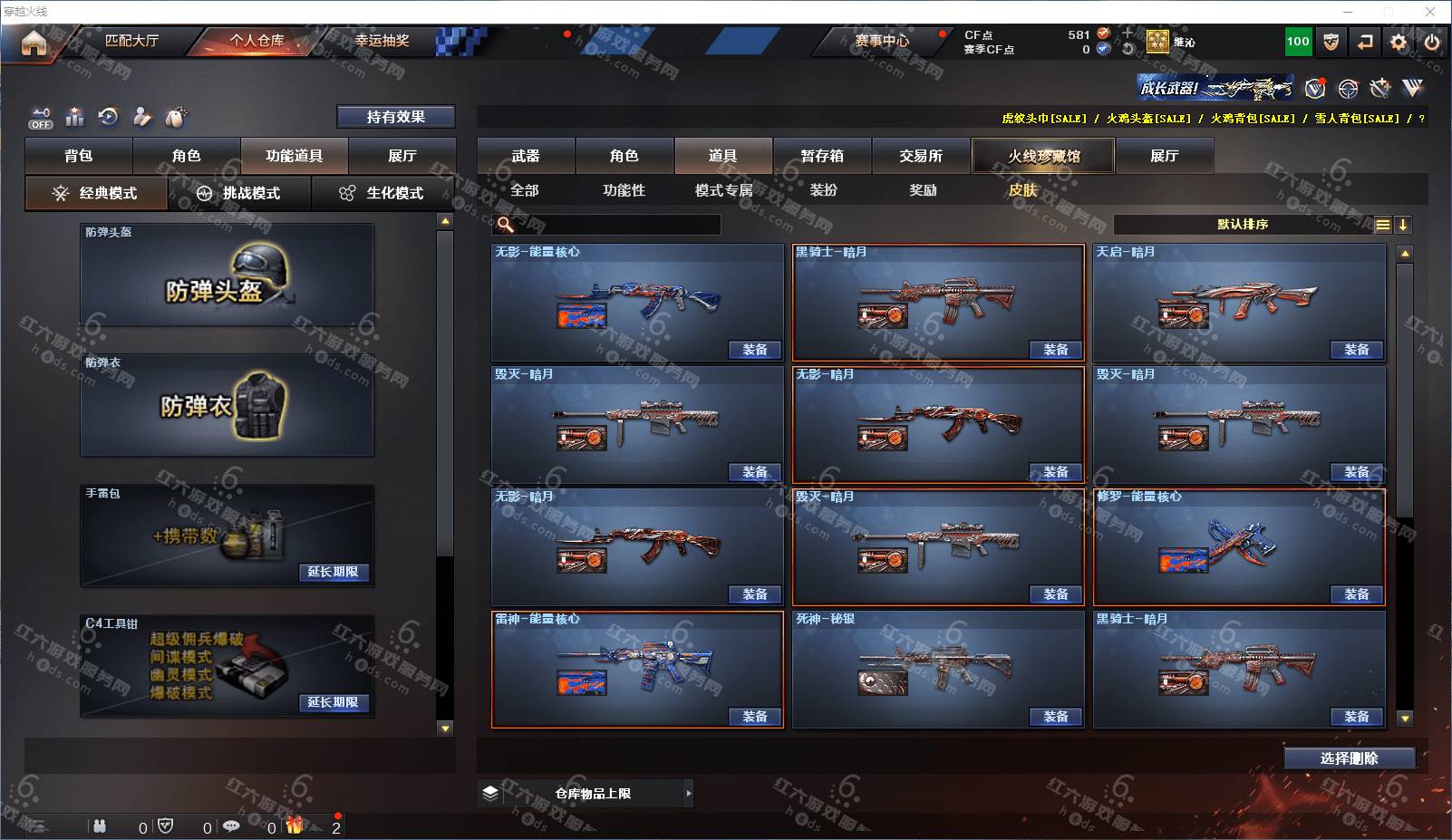Click the 持有效果 held effects button

point(395,117)
